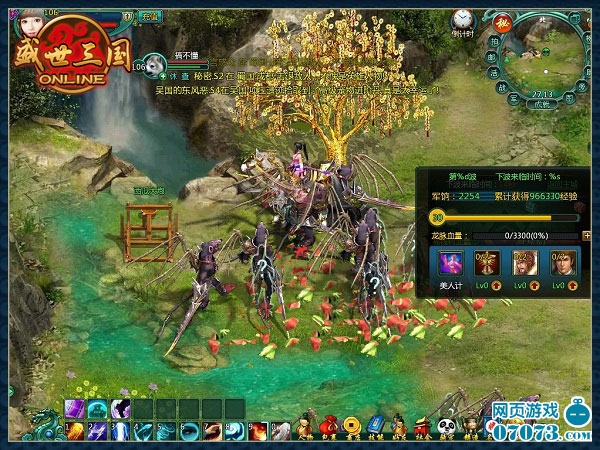This screenshot has width=600, height=450.
Task: Click the 倒计时 countdown clock icon
Action: 461,19
